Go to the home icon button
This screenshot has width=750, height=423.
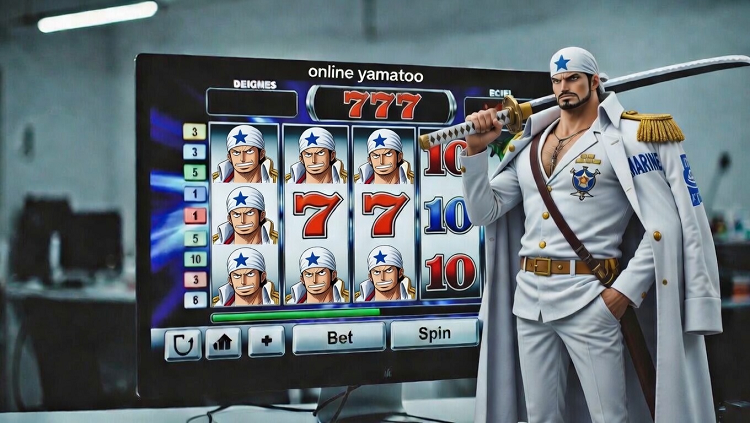(223, 343)
